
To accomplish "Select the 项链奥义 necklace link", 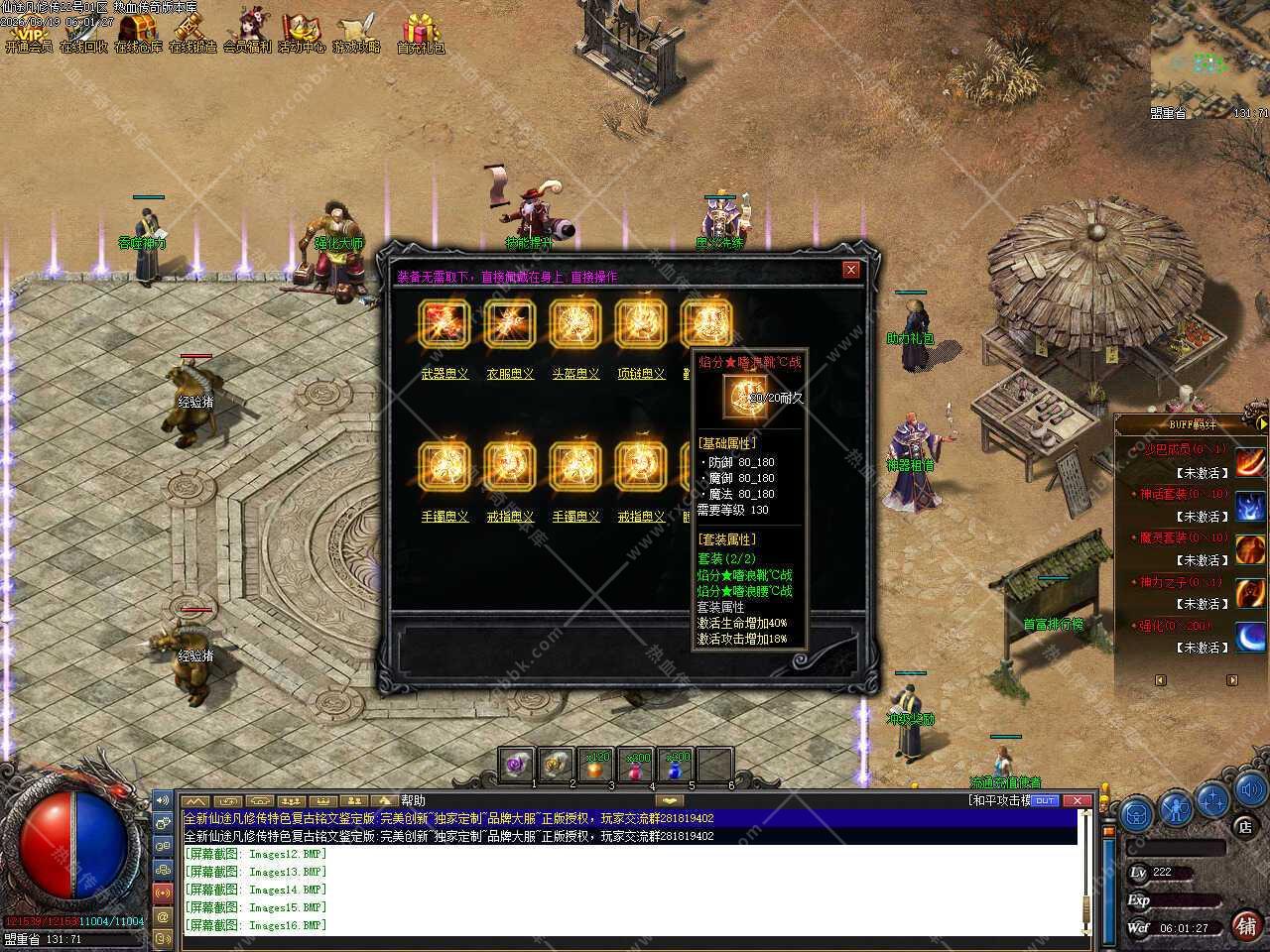I will pyautogui.click(x=641, y=374).
